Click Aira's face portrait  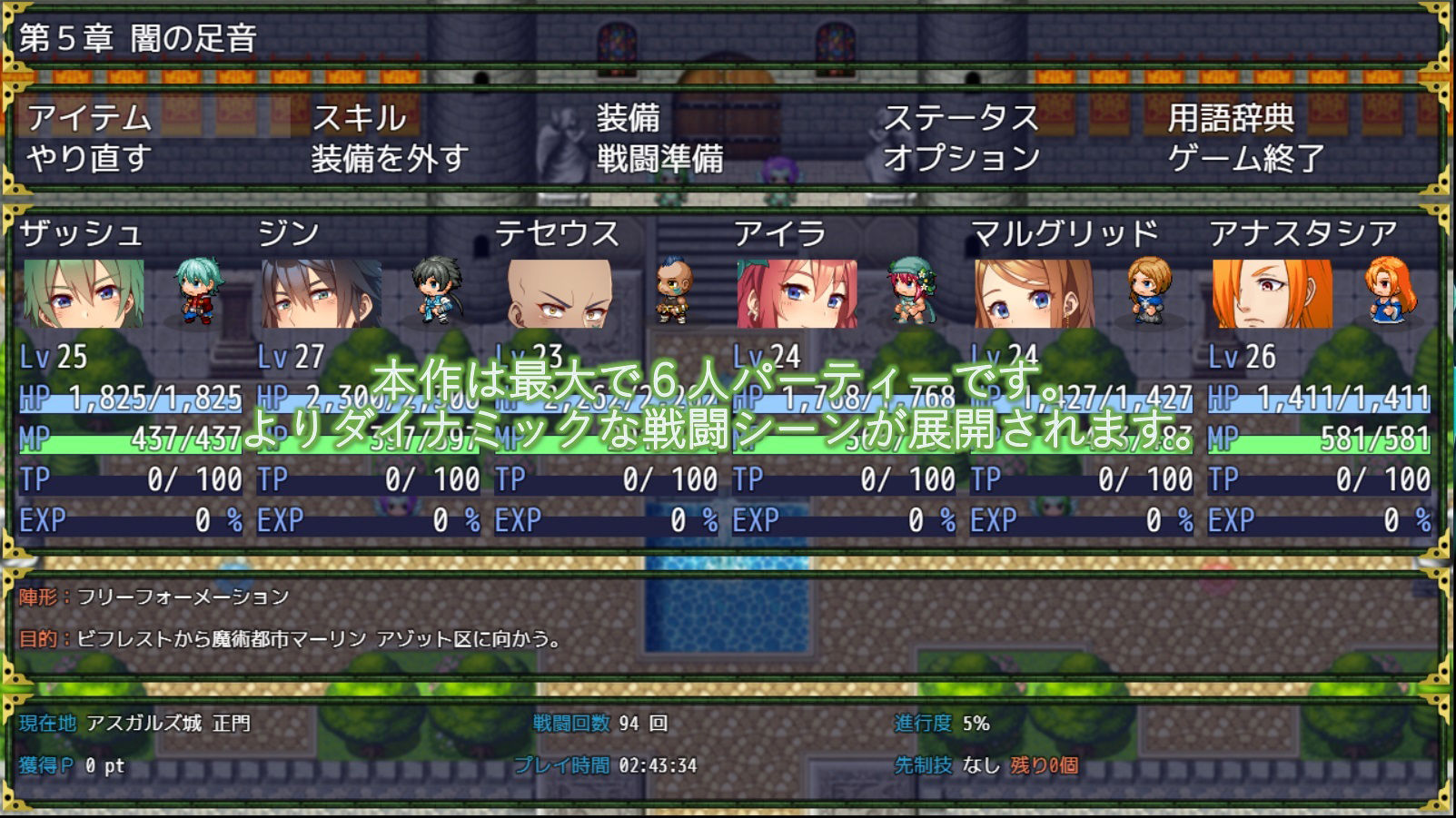pyautogui.click(x=795, y=295)
